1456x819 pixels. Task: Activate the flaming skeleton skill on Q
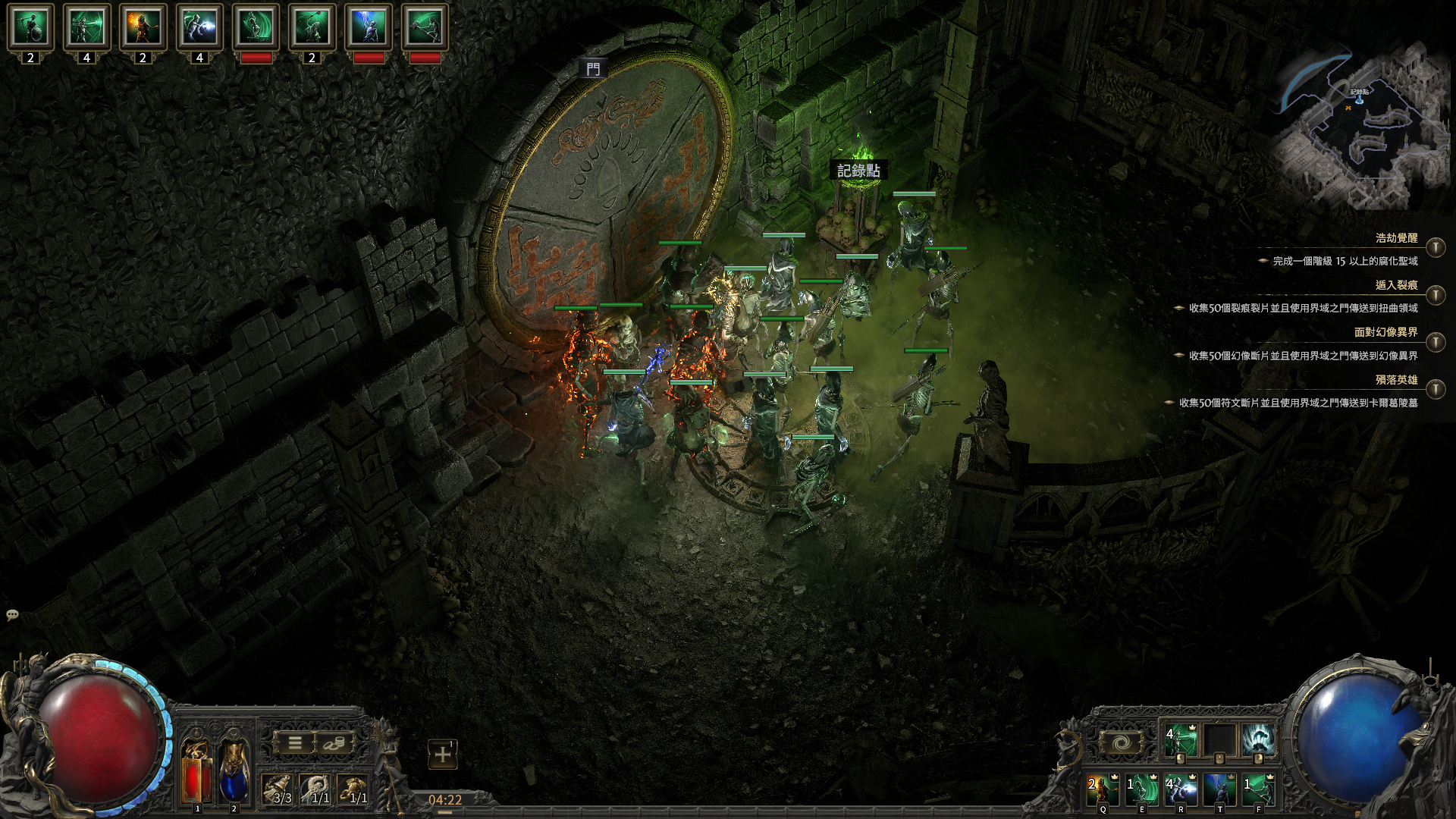(x=1103, y=789)
